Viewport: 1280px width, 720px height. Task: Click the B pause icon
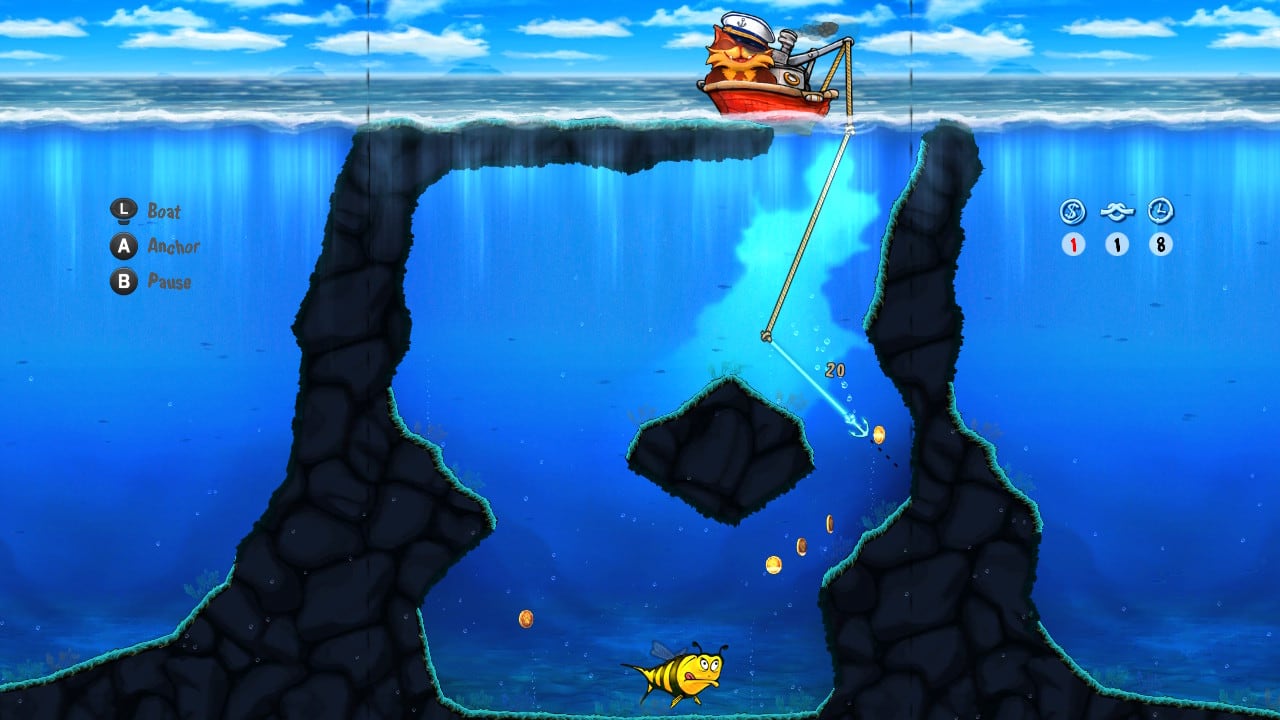pyautogui.click(x=122, y=282)
